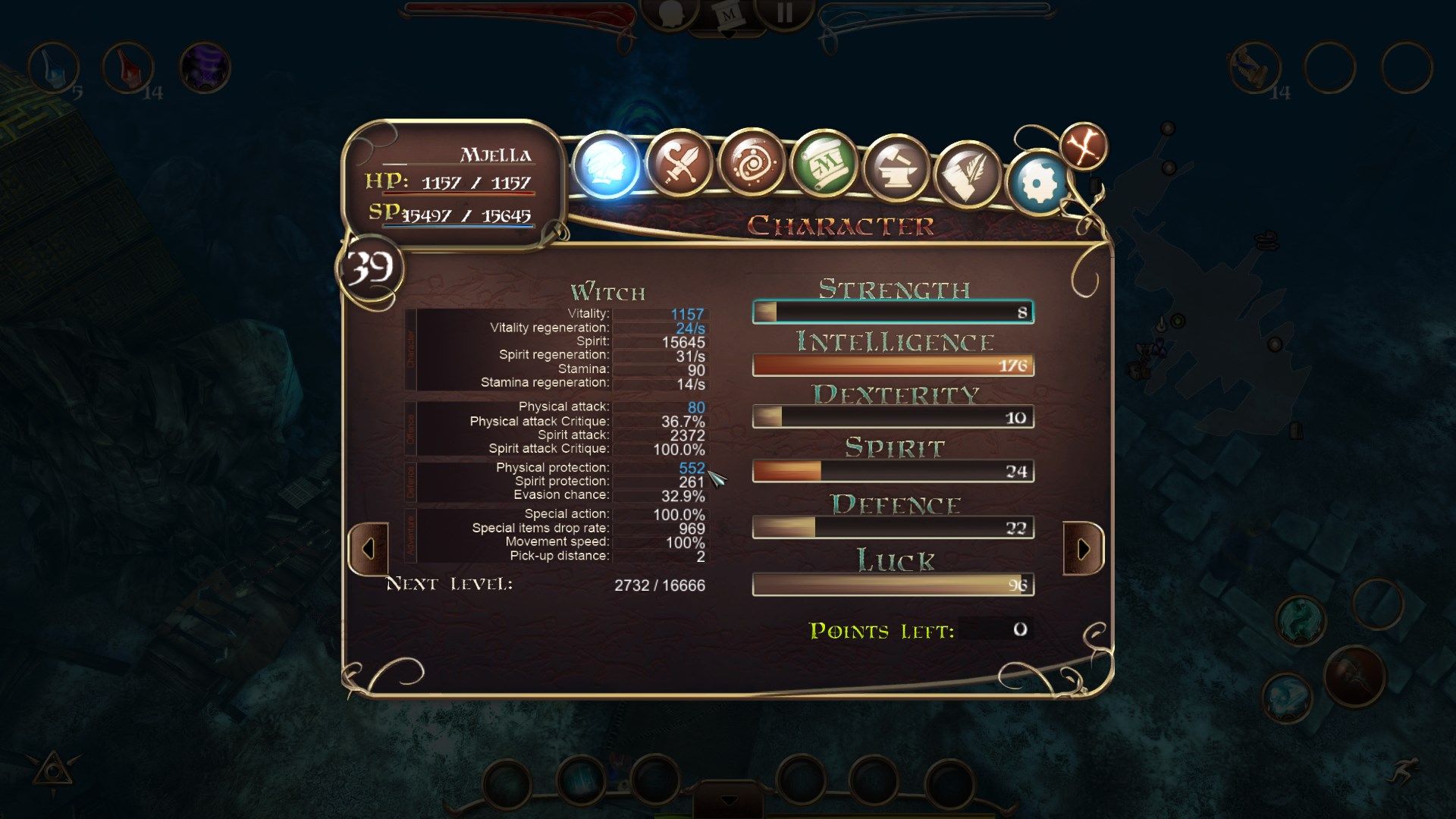Image resolution: width=1456 pixels, height=819 pixels.
Task: Open the green map scroll tab
Action: click(824, 163)
